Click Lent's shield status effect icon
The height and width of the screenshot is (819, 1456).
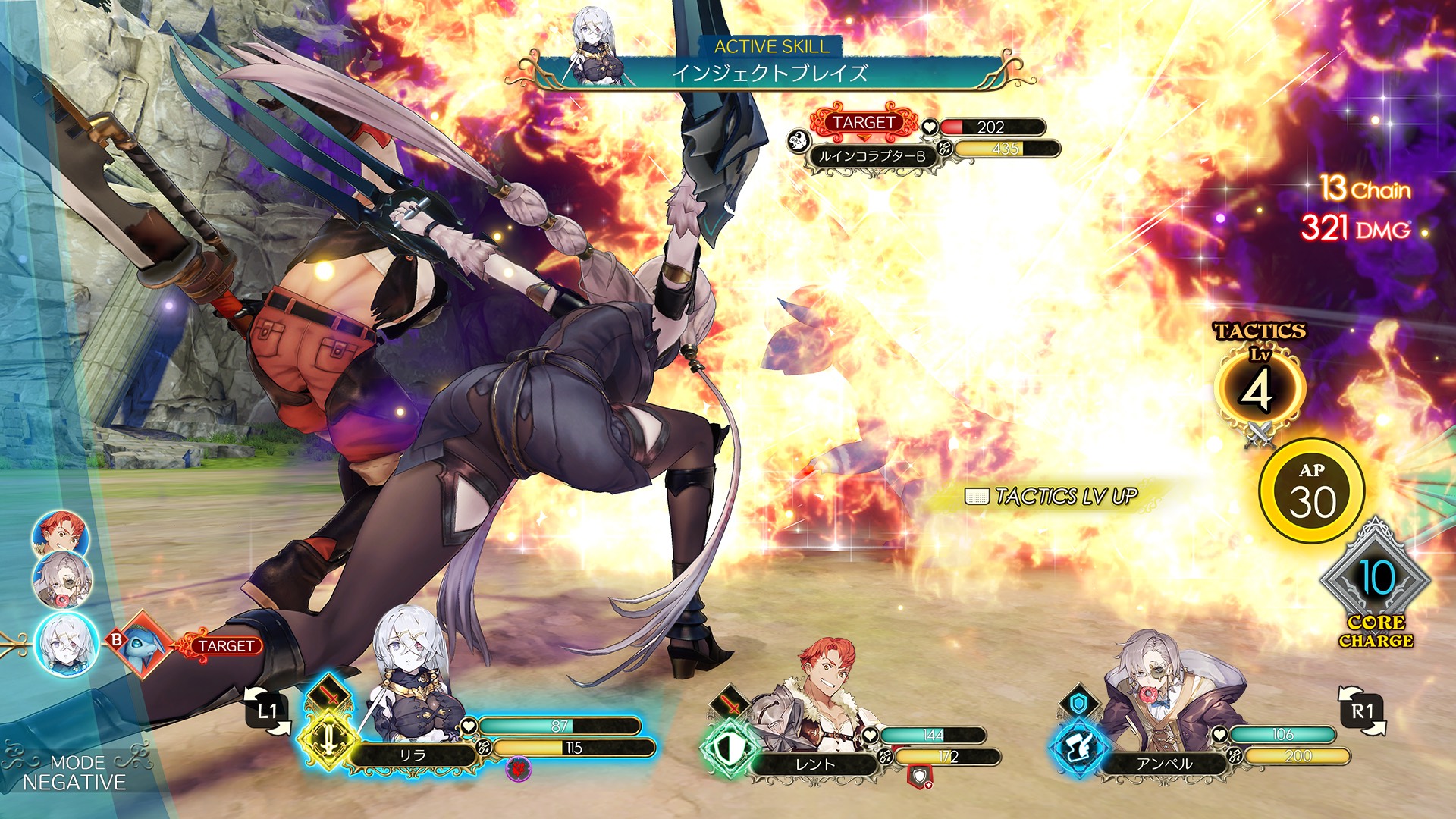point(919,776)
